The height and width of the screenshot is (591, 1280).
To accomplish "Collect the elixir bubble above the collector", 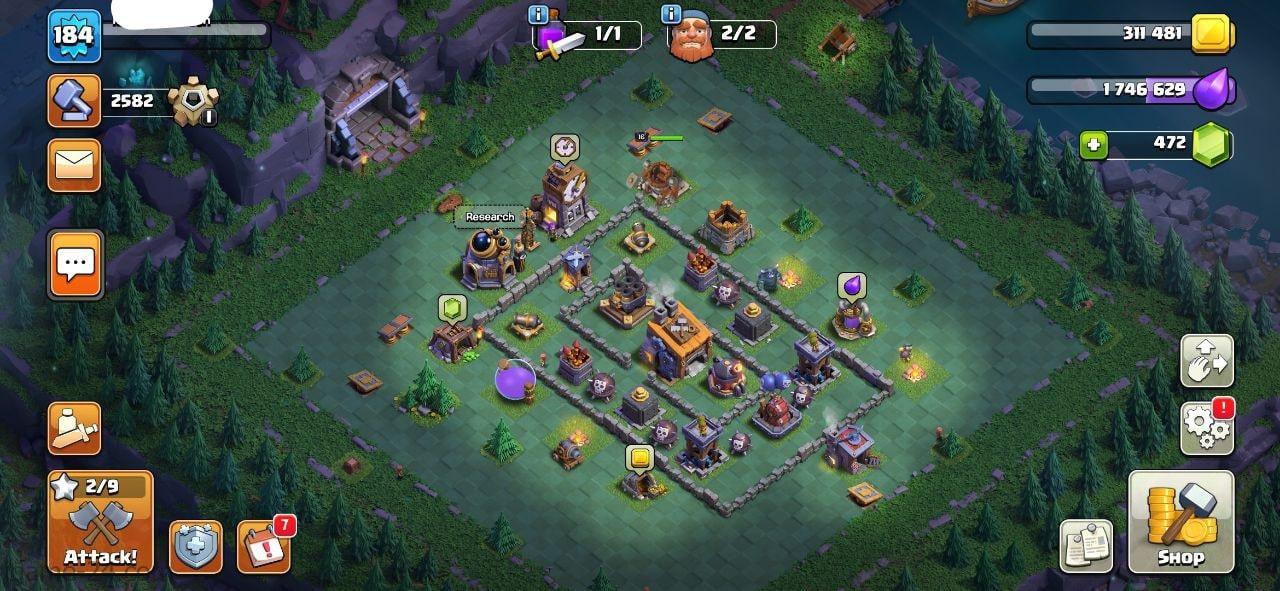I will tap(852, 286).
